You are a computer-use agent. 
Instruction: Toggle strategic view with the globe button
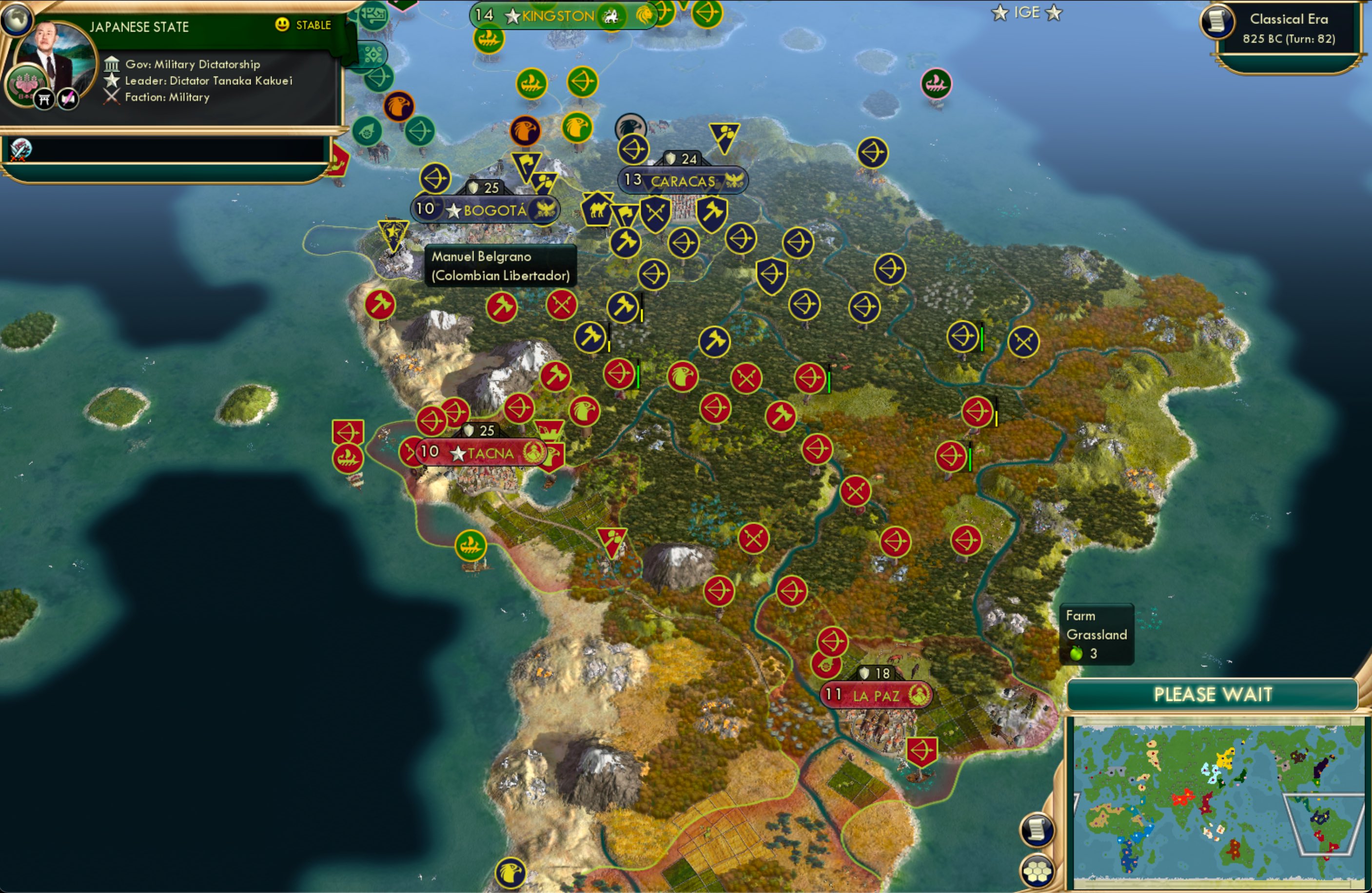[x=17, y=20]
